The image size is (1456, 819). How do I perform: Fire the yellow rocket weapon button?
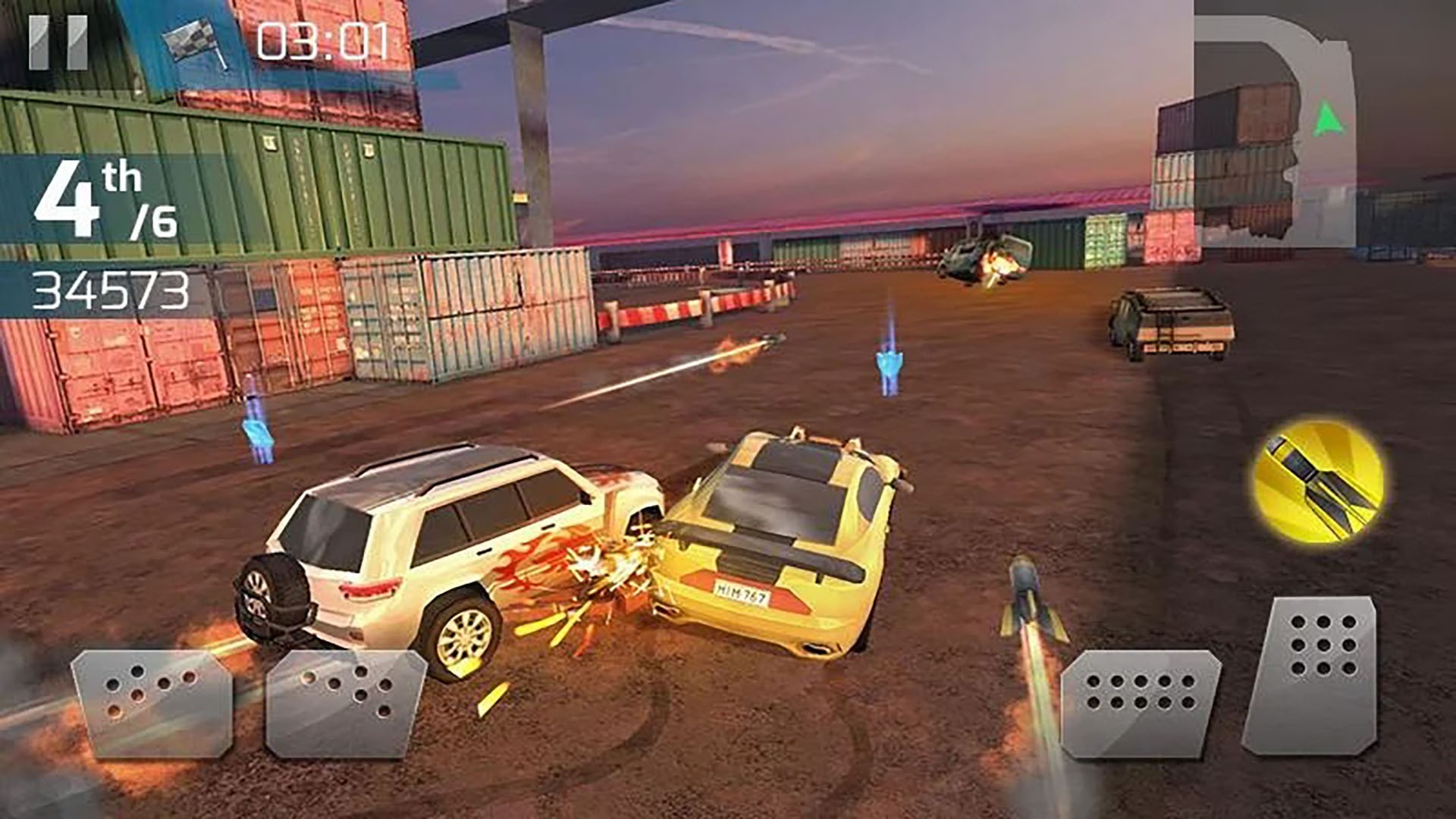[1319, 481]
